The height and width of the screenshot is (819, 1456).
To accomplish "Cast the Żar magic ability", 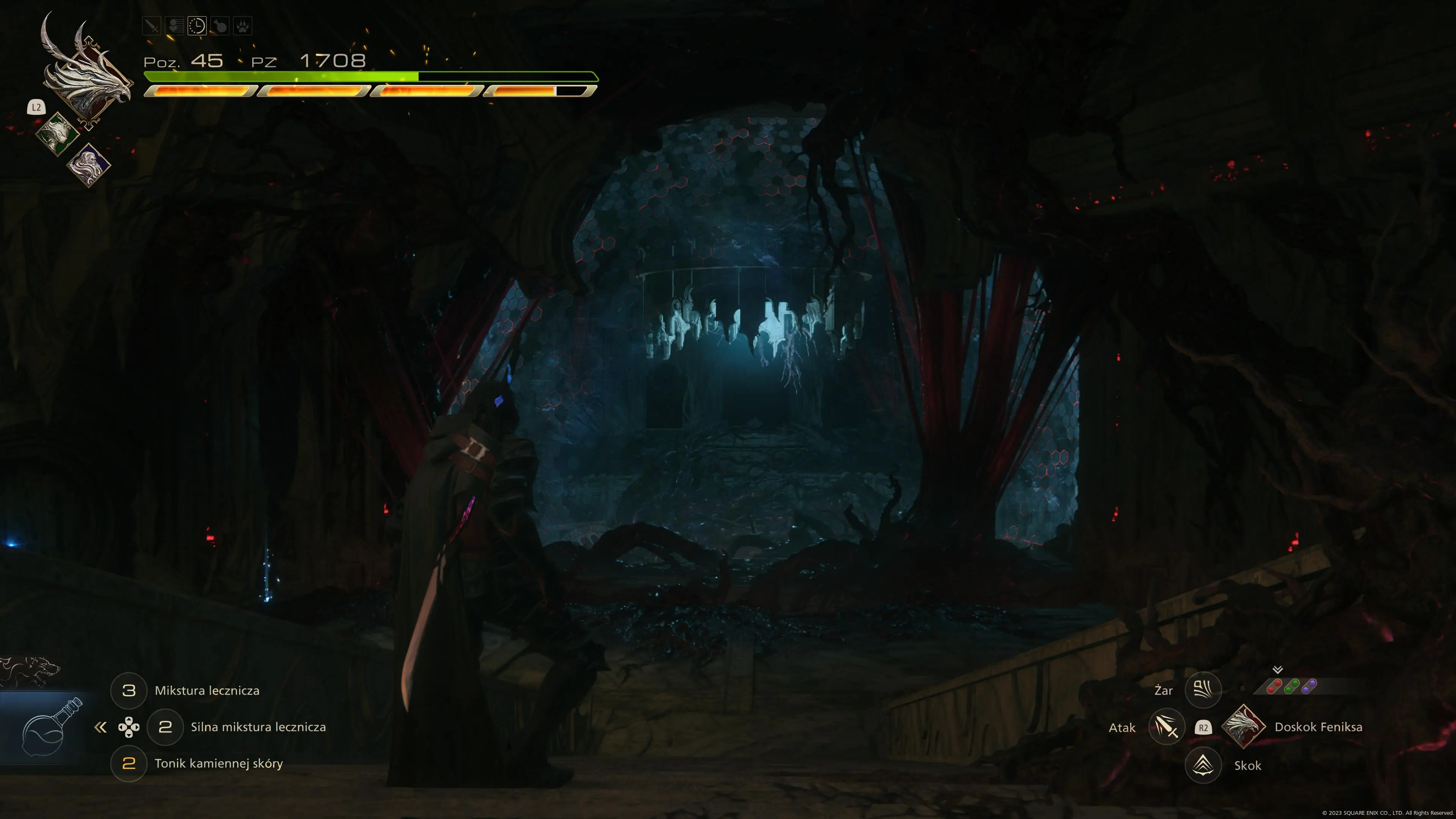I will click(x=1203, y=690).
